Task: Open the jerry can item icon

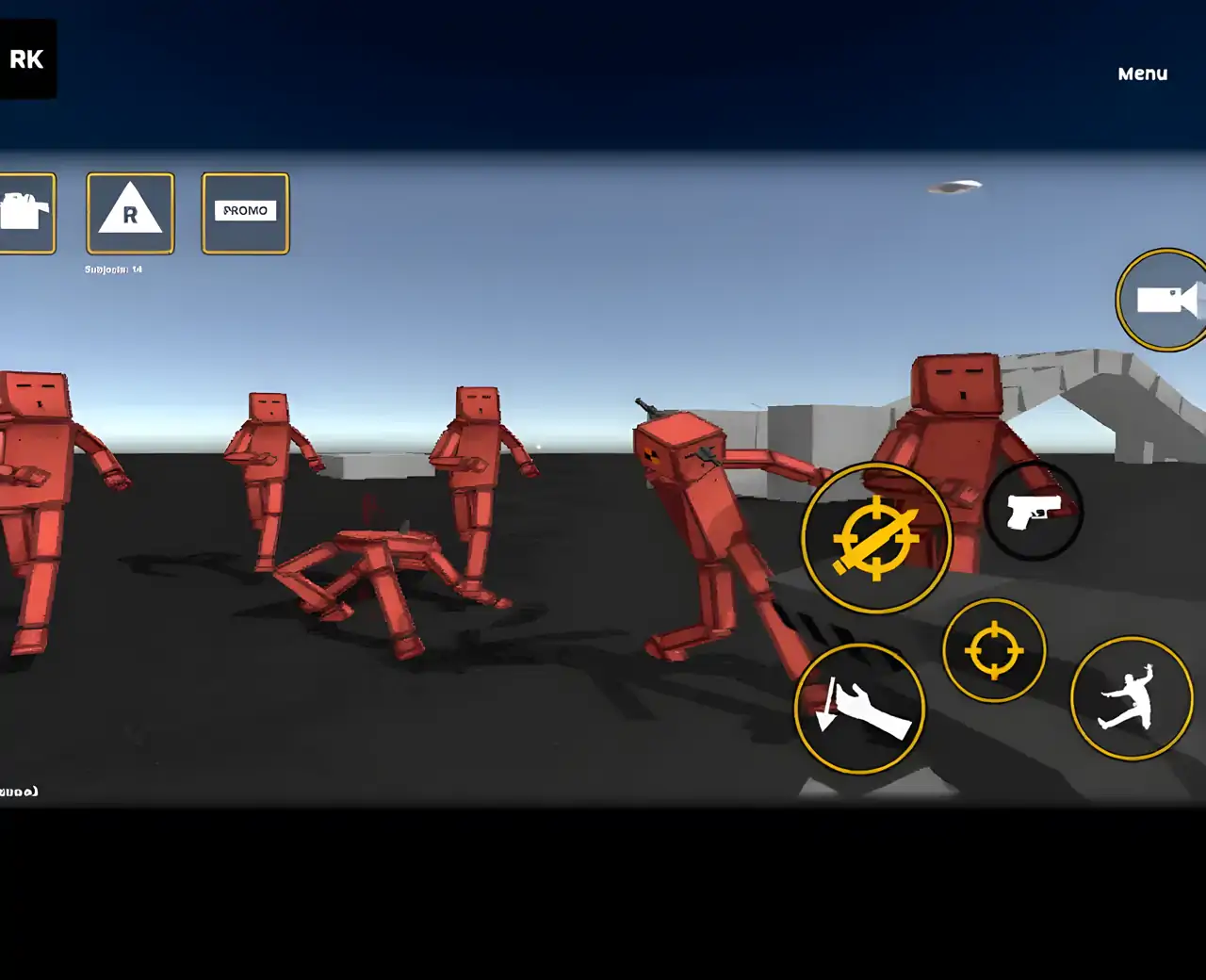Action: tap(24, 211)
